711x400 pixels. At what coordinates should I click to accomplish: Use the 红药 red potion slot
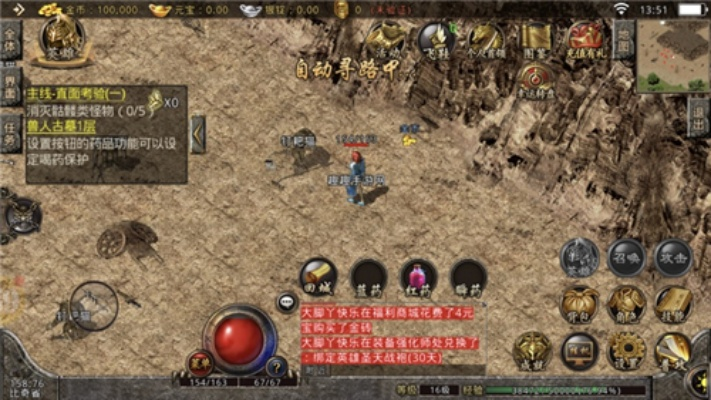point(419,277)
